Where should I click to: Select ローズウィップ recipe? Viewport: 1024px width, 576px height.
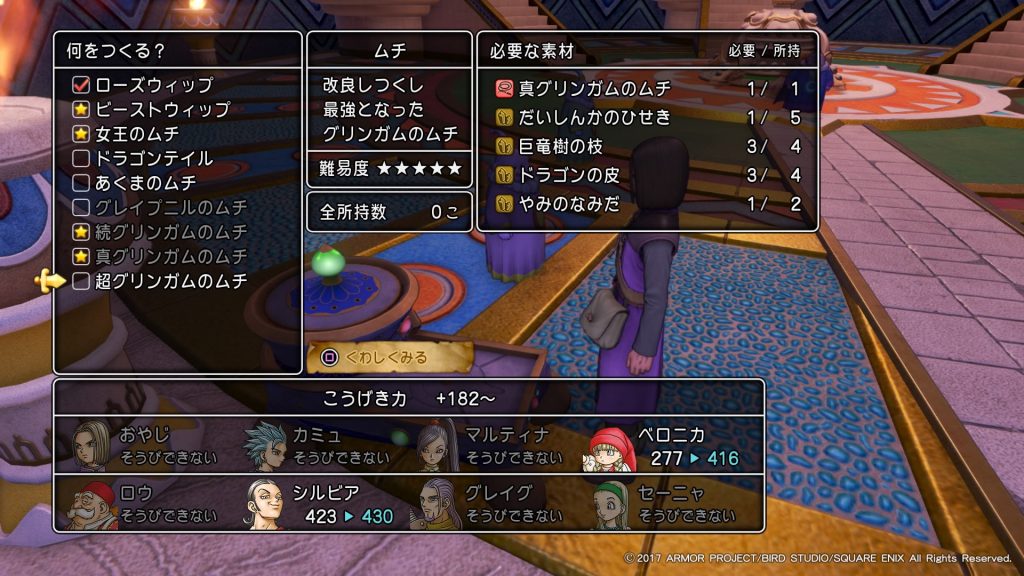(155, 85)
